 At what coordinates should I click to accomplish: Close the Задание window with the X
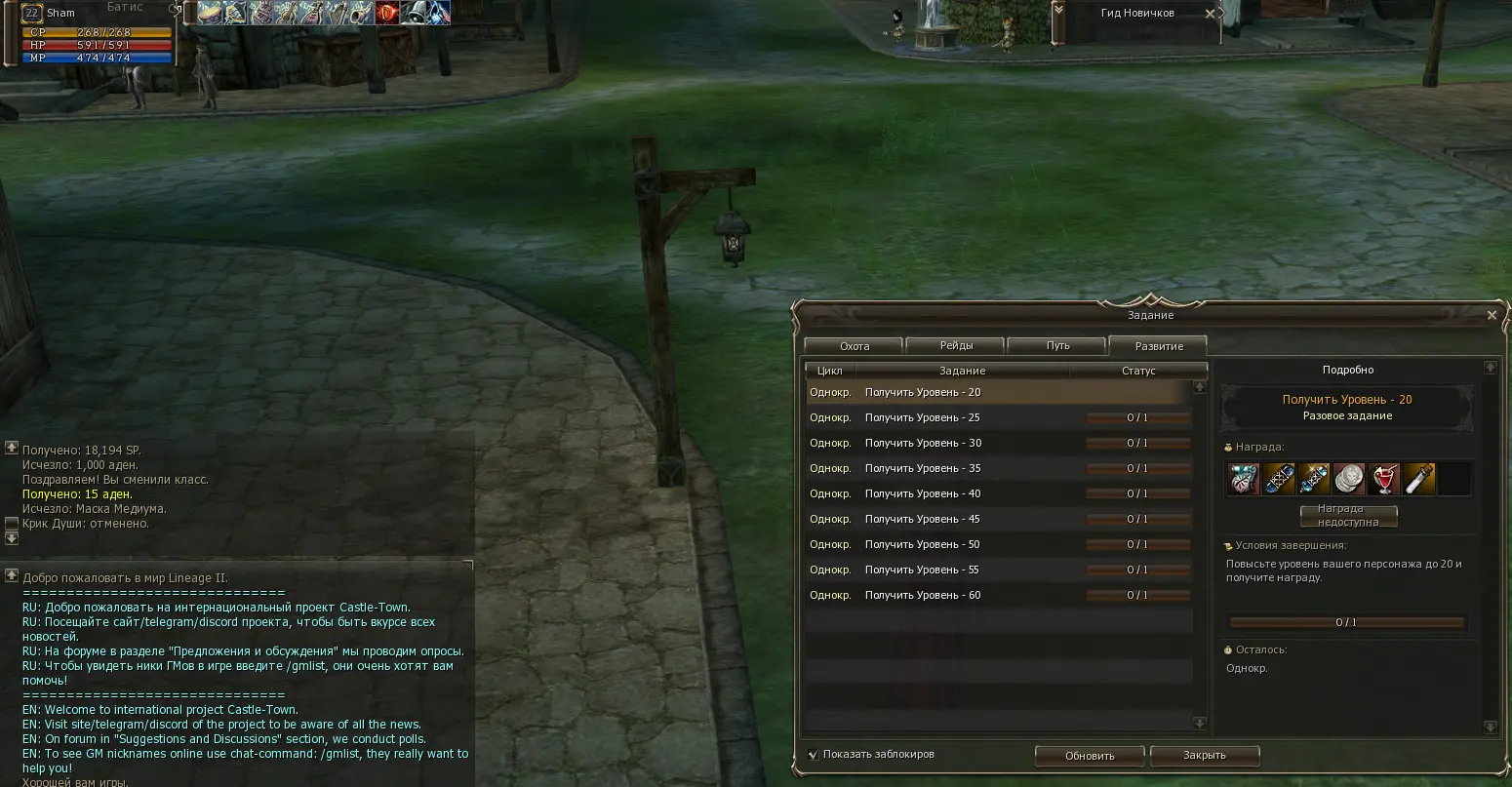pos(1491,315)
